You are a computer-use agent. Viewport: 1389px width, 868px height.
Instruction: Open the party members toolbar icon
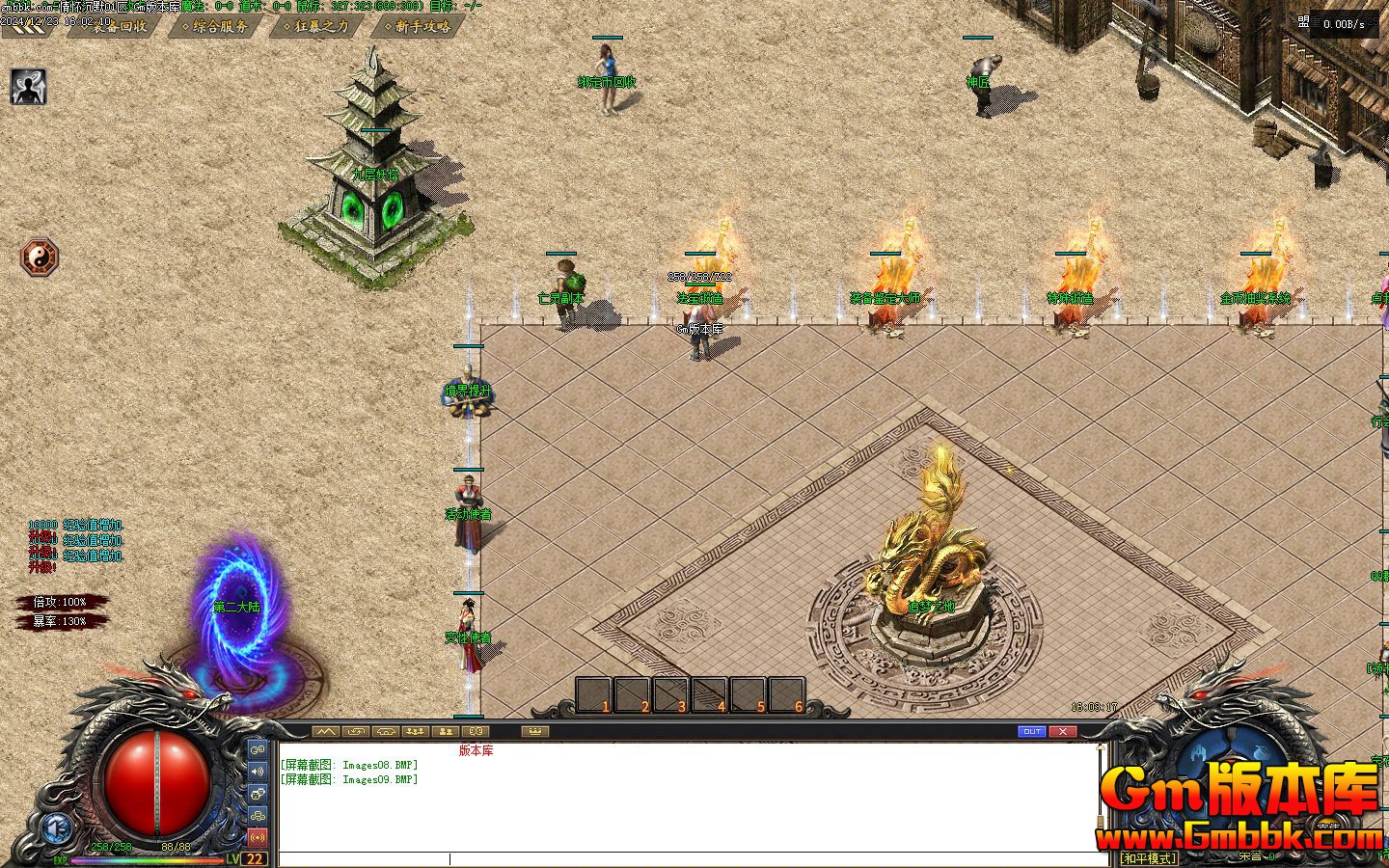pyautogui.click(x=416, y=730)
